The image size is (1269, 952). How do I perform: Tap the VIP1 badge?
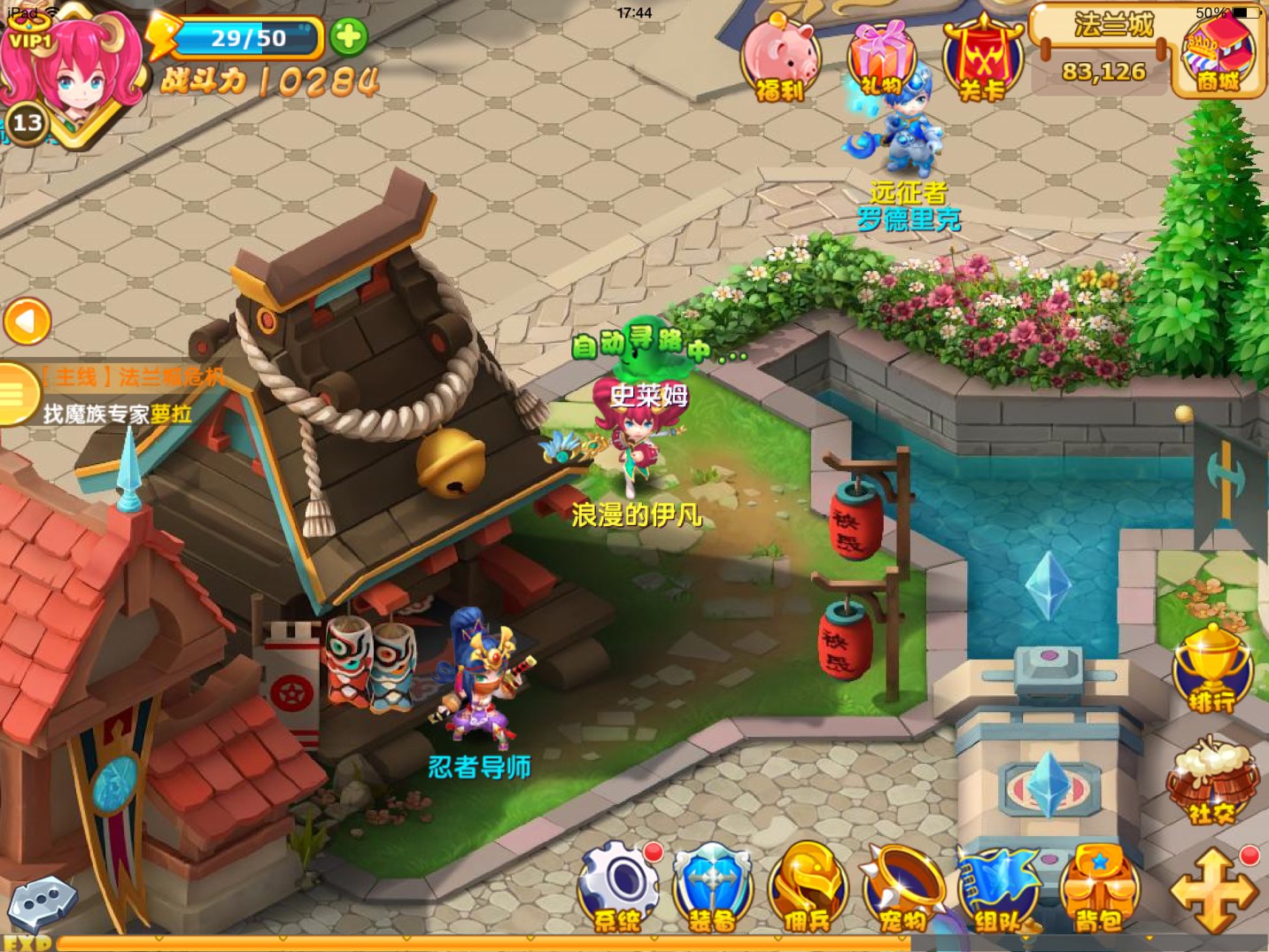[29, 40]
